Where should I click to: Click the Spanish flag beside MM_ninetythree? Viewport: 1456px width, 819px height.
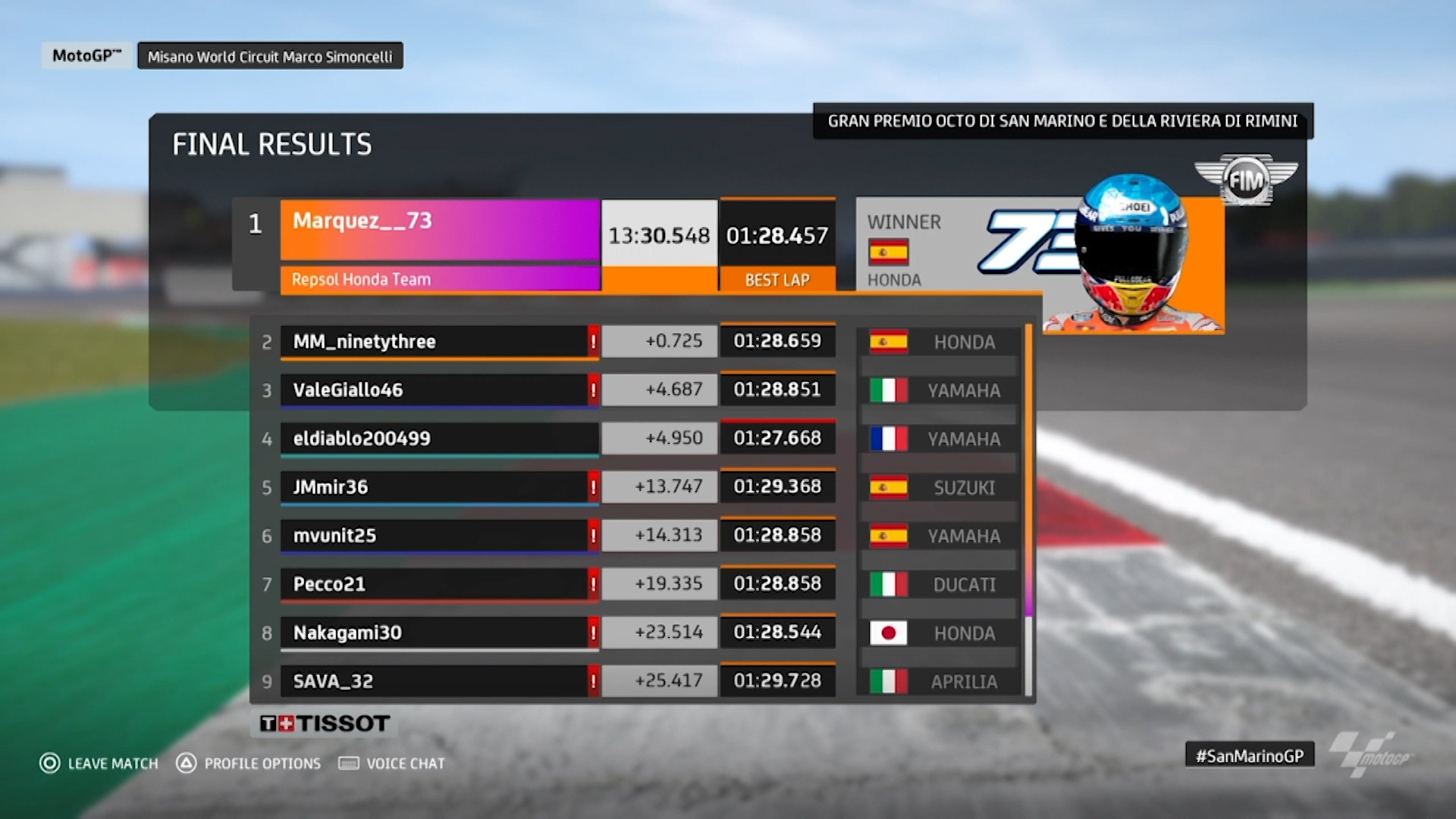pyautogui.click(x=888, y=342)
